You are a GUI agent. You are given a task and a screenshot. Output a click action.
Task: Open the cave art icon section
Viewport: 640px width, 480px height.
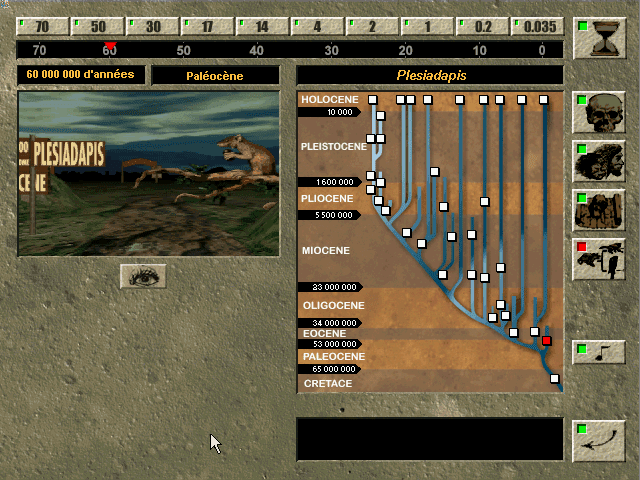(x=599, y=209)
